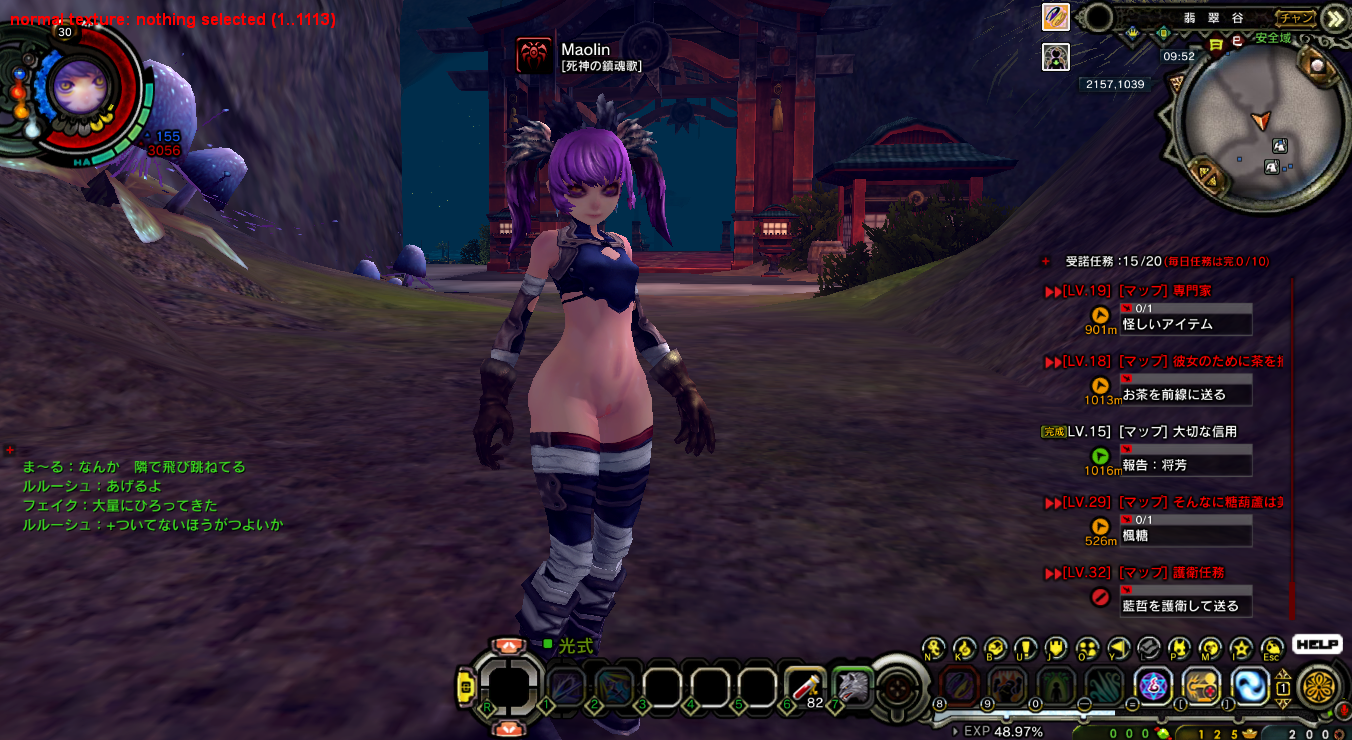The height and width of the screenshot is (740, 1352).
Task: Open the Esc system menu icon
Action: point(1271,648)
